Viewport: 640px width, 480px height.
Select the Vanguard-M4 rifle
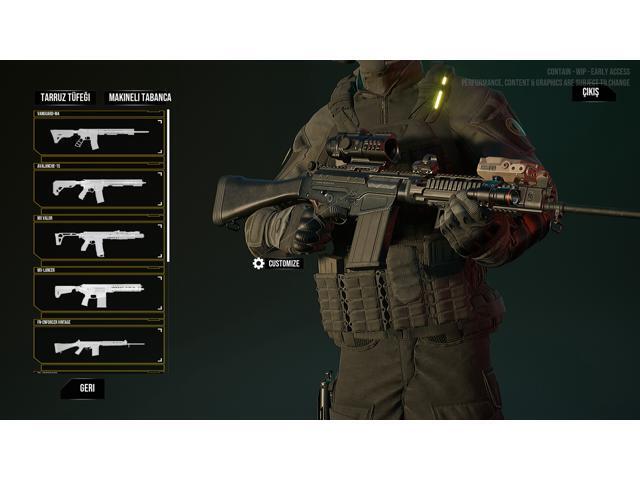99,134
